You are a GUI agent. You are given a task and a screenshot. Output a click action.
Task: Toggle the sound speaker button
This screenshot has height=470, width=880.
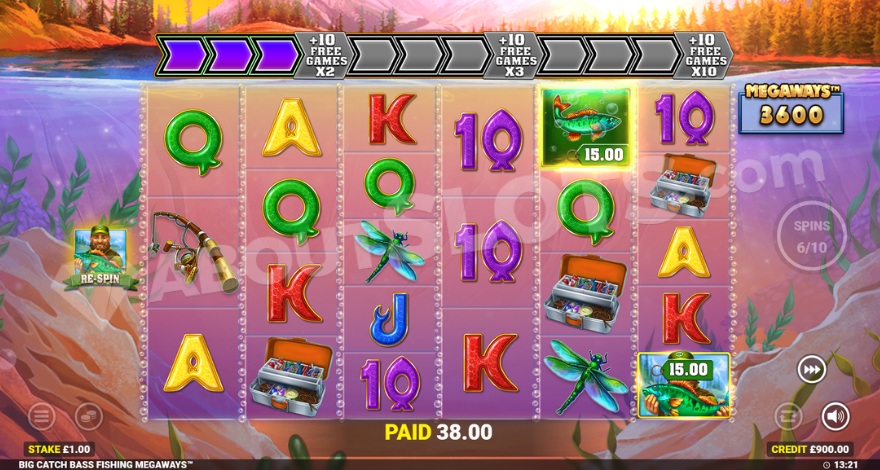[x=835, y=416]
